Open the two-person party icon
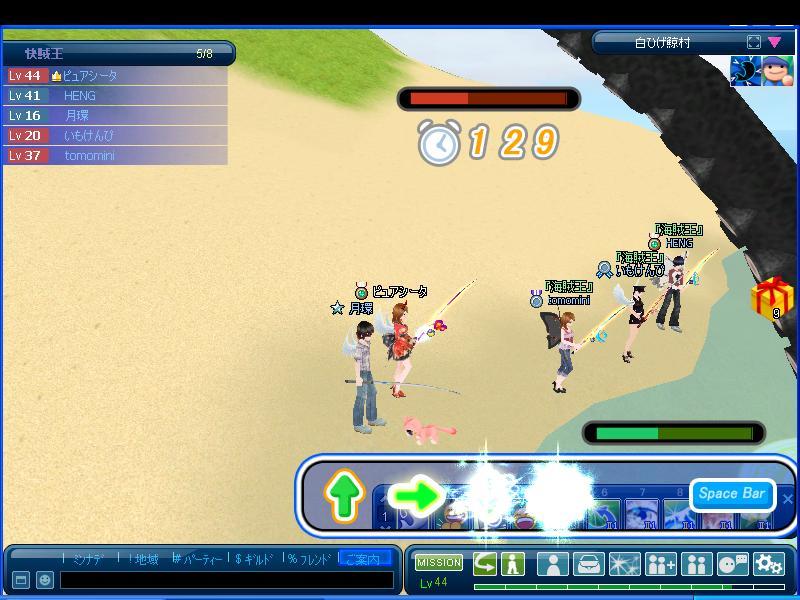Viewport: 800px width, 600px height. 697,564
